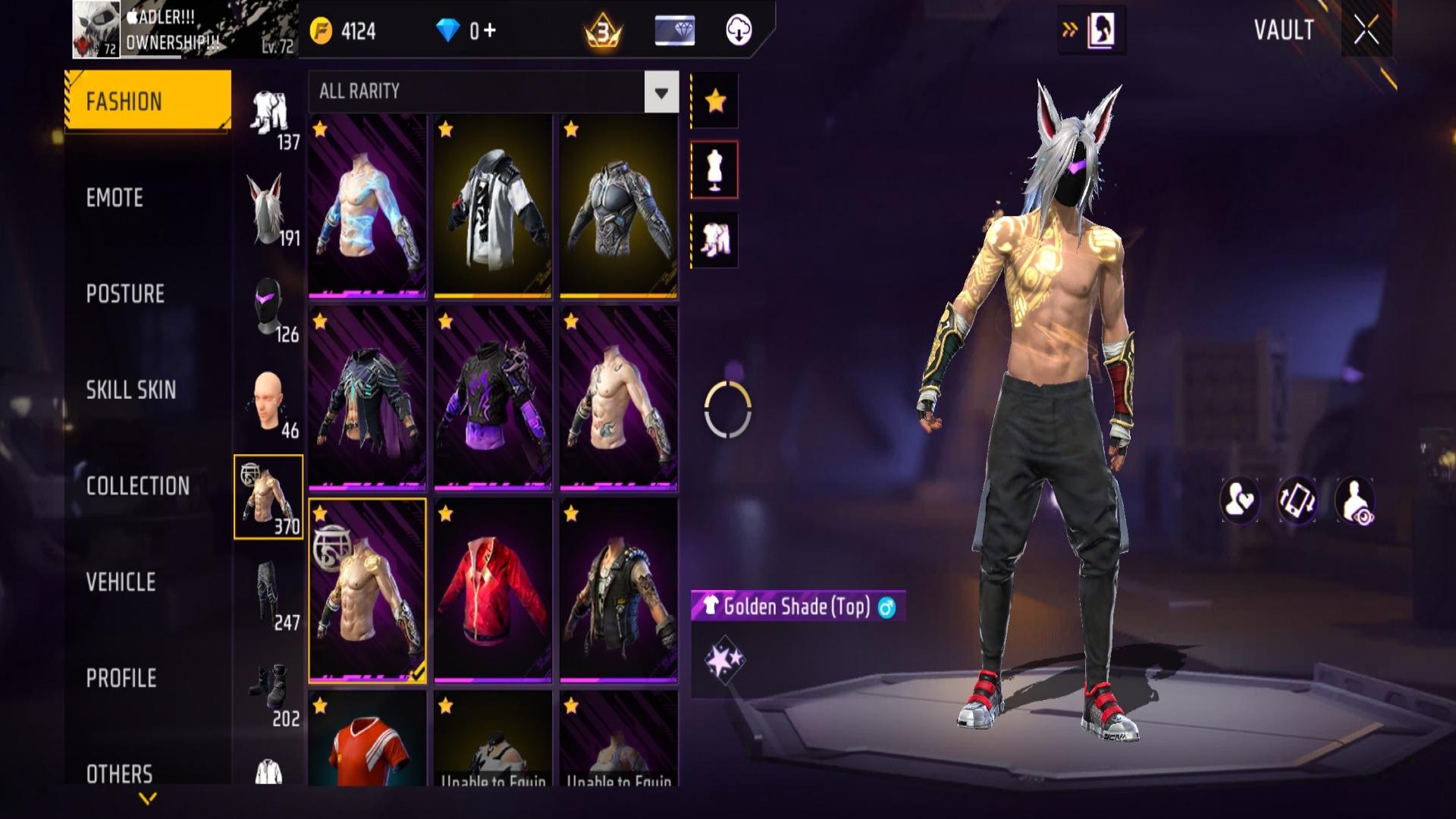Click the cloud download icon
The height and width of the screenshot is (819, 1456).
pos(739,30)
